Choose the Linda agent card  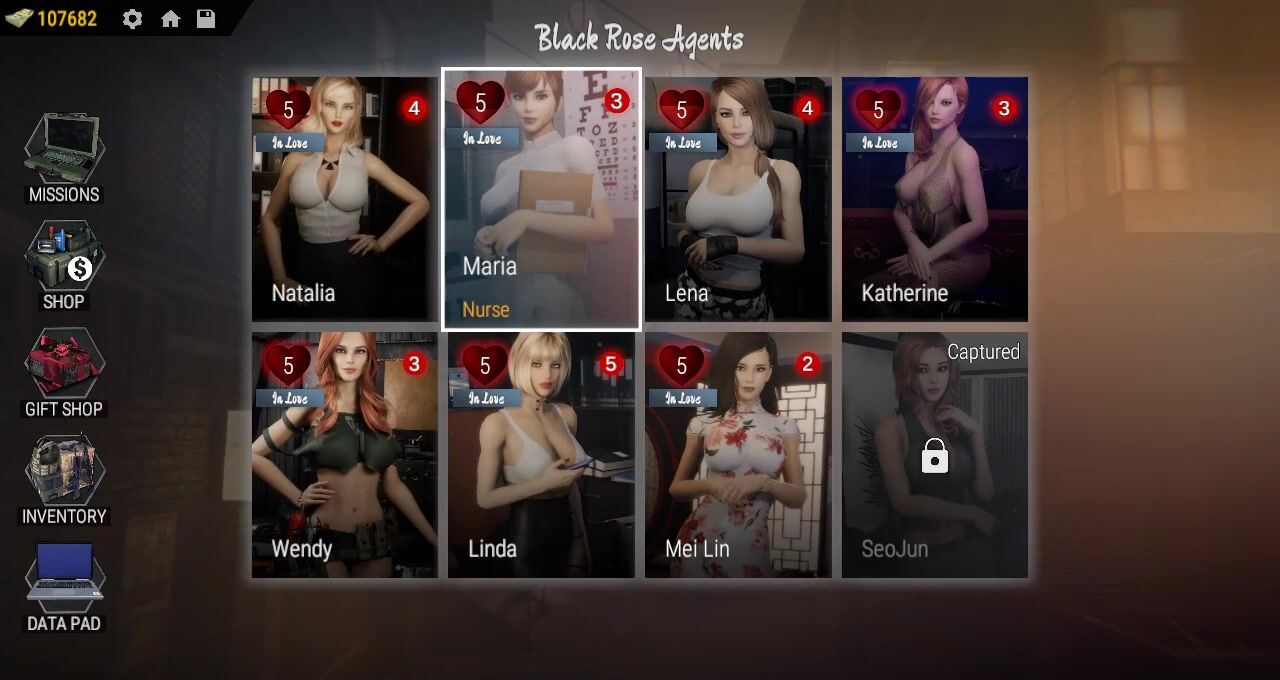point(541,455)
